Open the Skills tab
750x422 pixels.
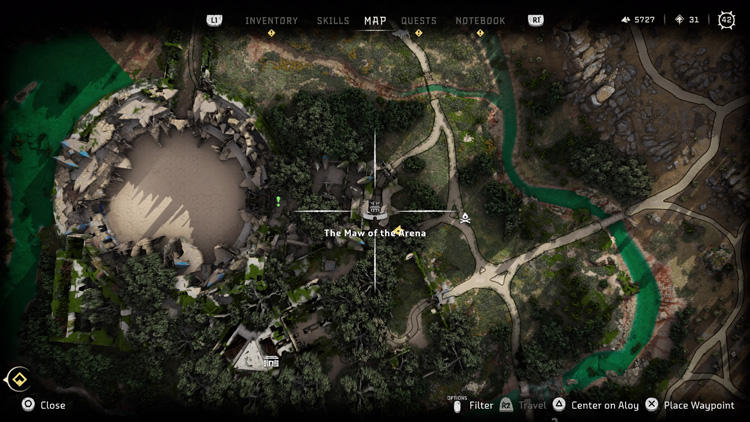pyautogui.click(x=333, y=21)
